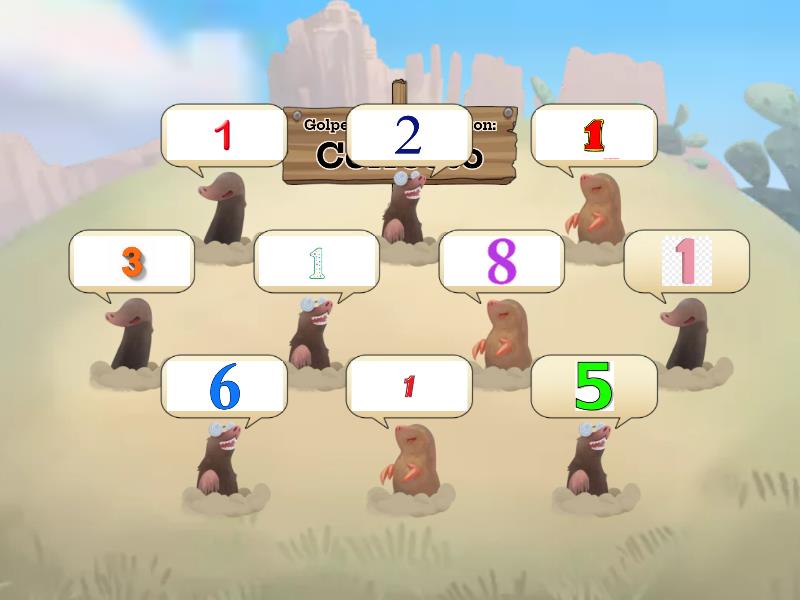Select the orange number 3 speech bubble

(x=132, y=261)
